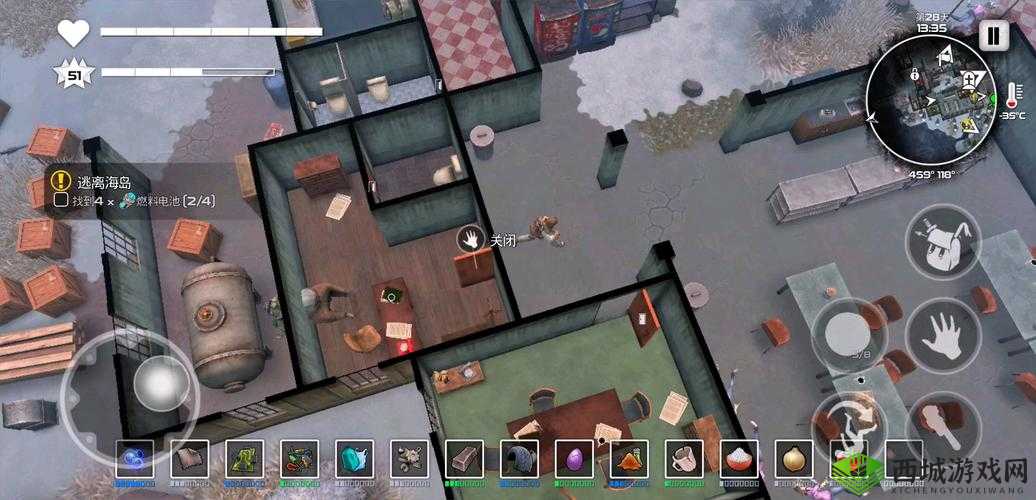Select the rice bowl hotbar slot

point(739,459)
